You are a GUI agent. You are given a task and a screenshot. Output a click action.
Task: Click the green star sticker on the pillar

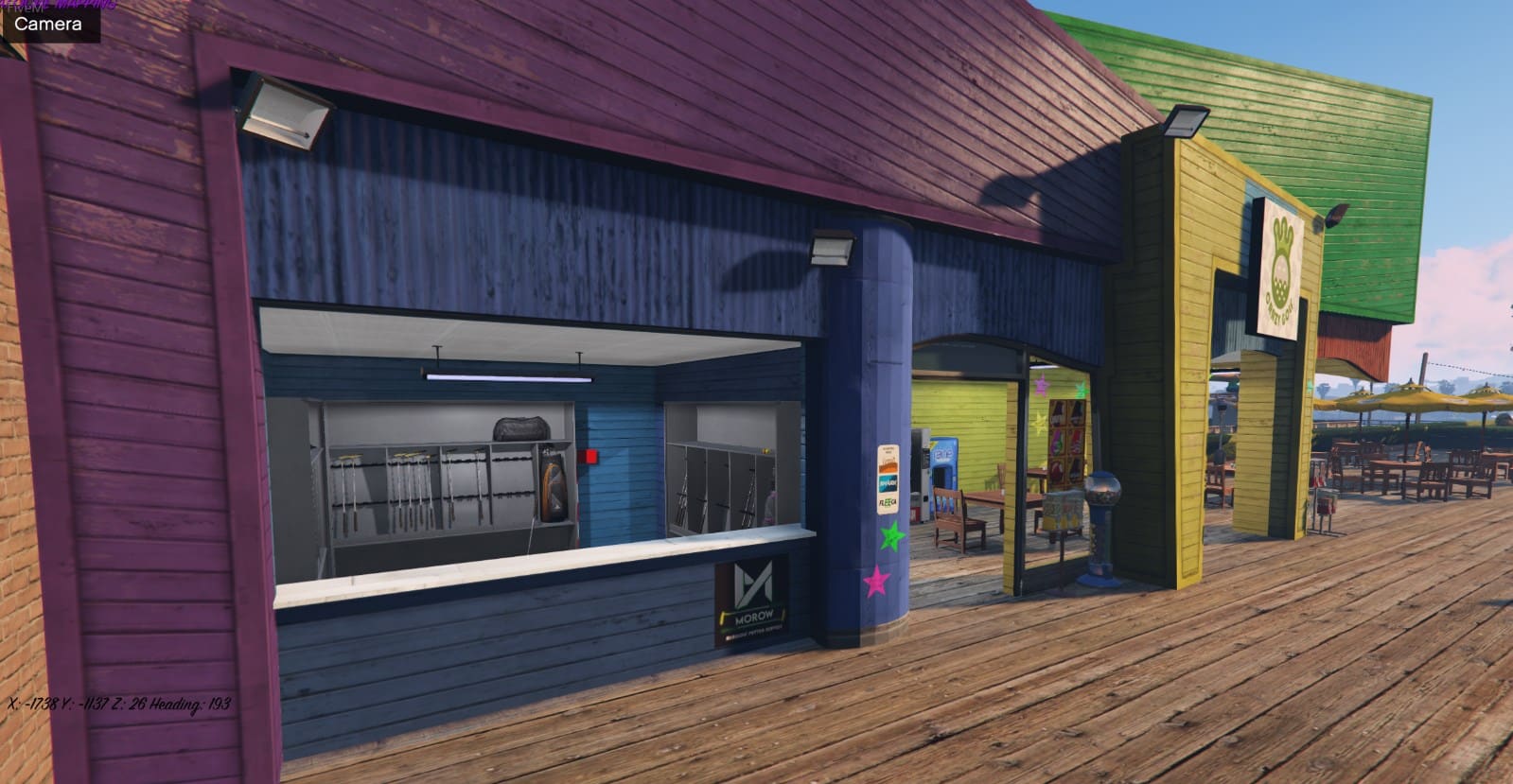890,535
